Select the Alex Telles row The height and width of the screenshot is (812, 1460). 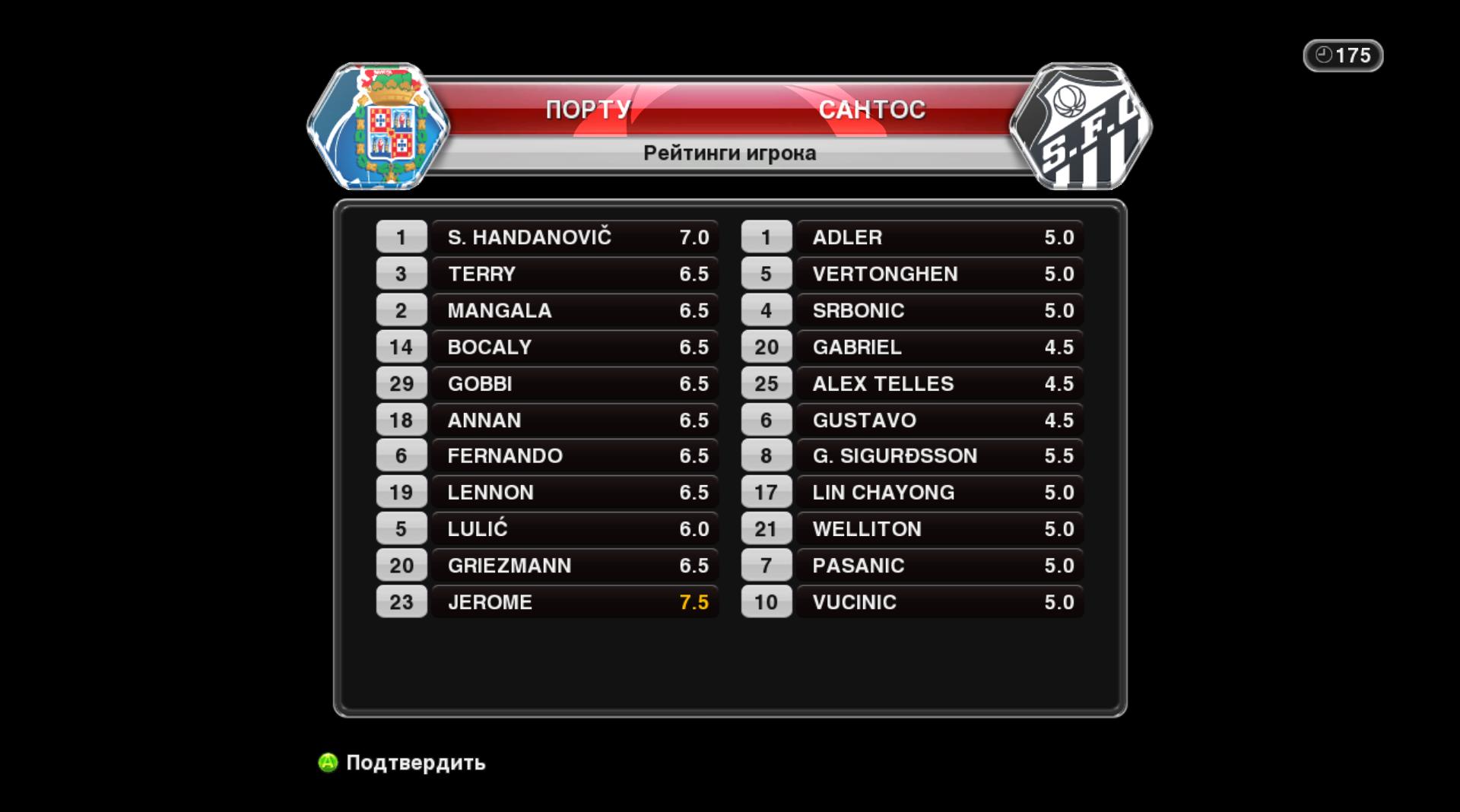[940, 383]
